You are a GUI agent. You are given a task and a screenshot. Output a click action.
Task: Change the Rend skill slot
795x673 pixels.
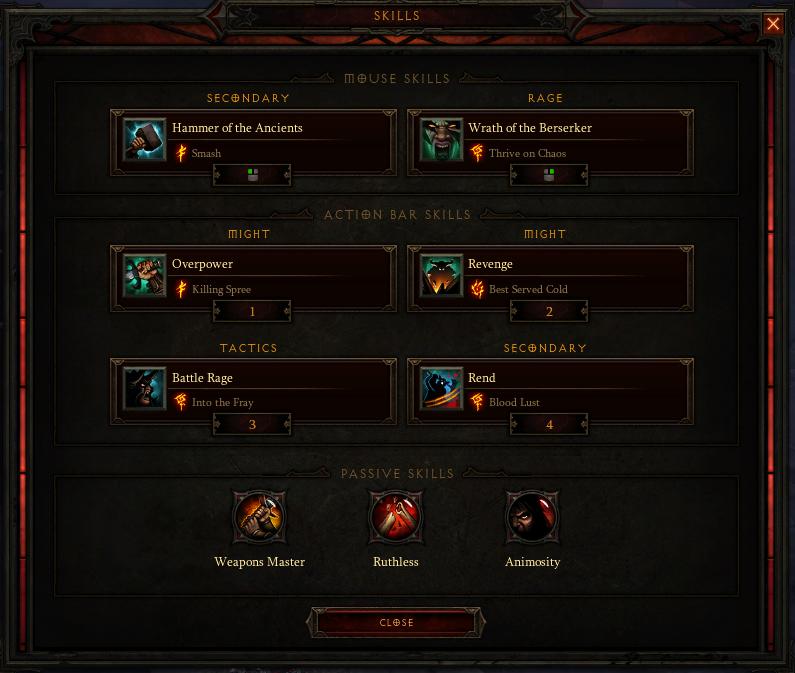pyautogui.click(x=549, y=390)
